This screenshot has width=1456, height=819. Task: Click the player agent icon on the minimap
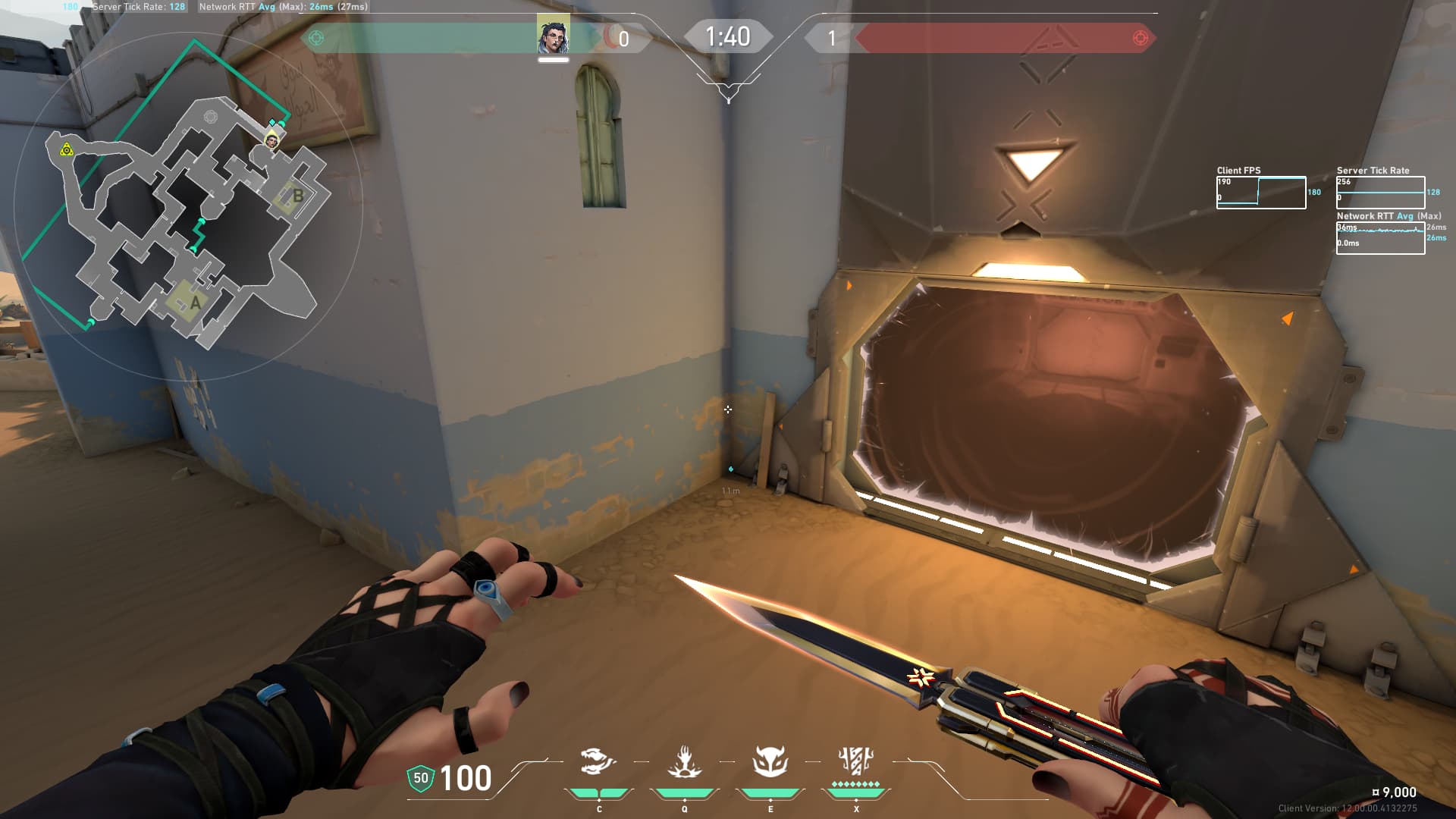tap(271, 140)
